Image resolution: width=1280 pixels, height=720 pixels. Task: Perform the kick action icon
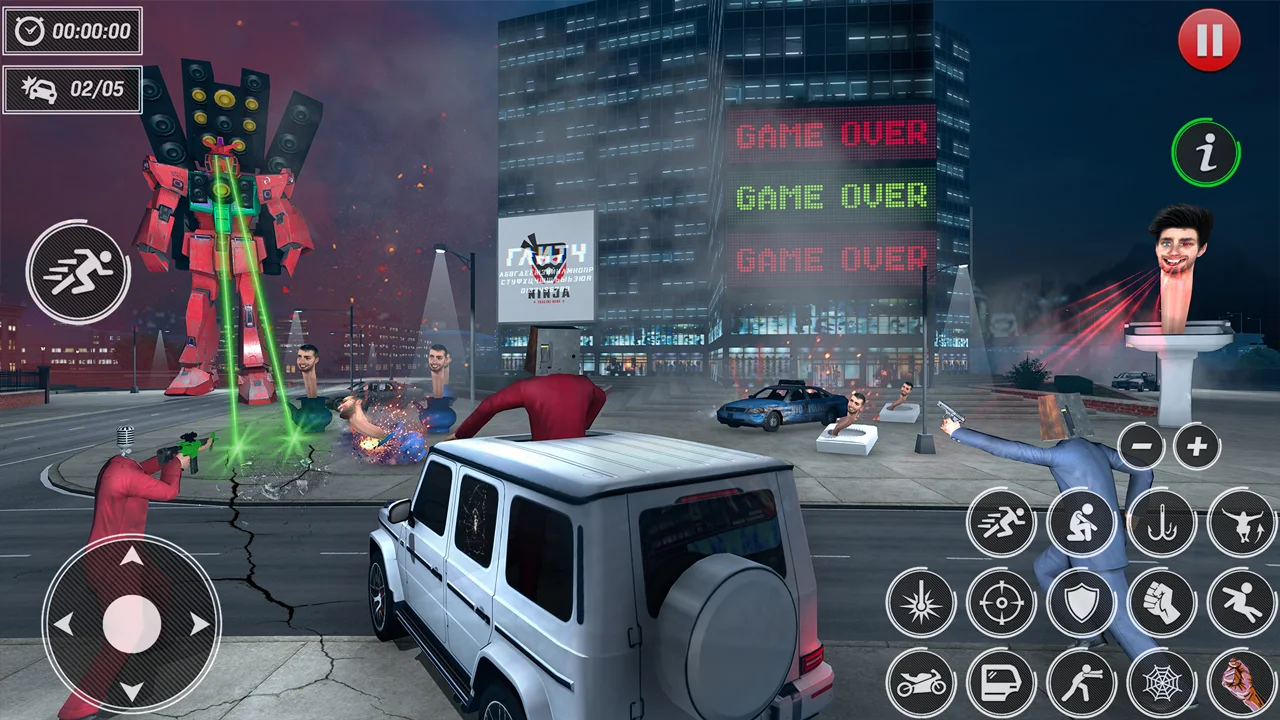(x=1240, y=602)
